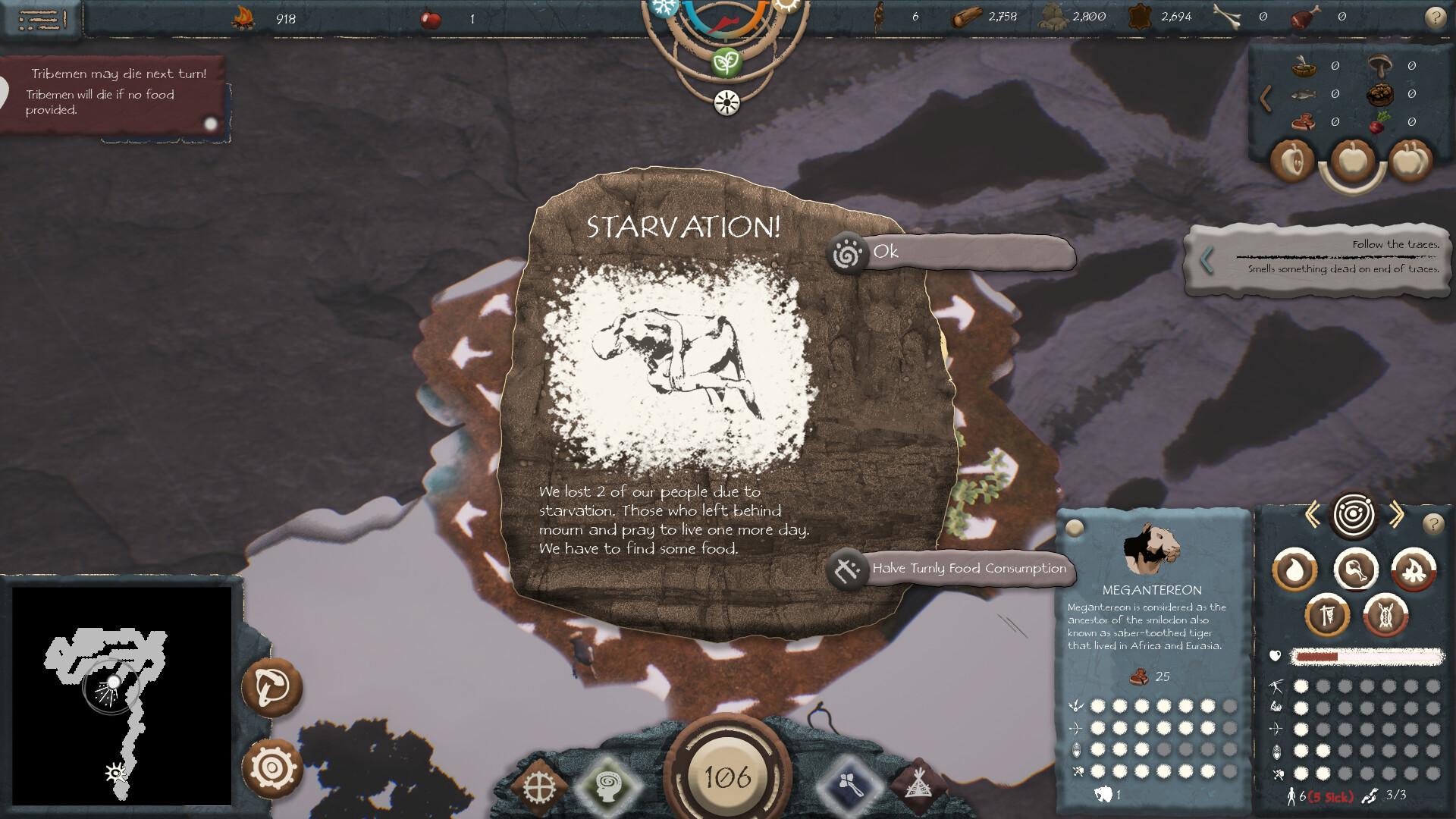This screenshot has width=1456, height=819.
Task: Open the top-bar question mark help
Action: [1435, 17]
